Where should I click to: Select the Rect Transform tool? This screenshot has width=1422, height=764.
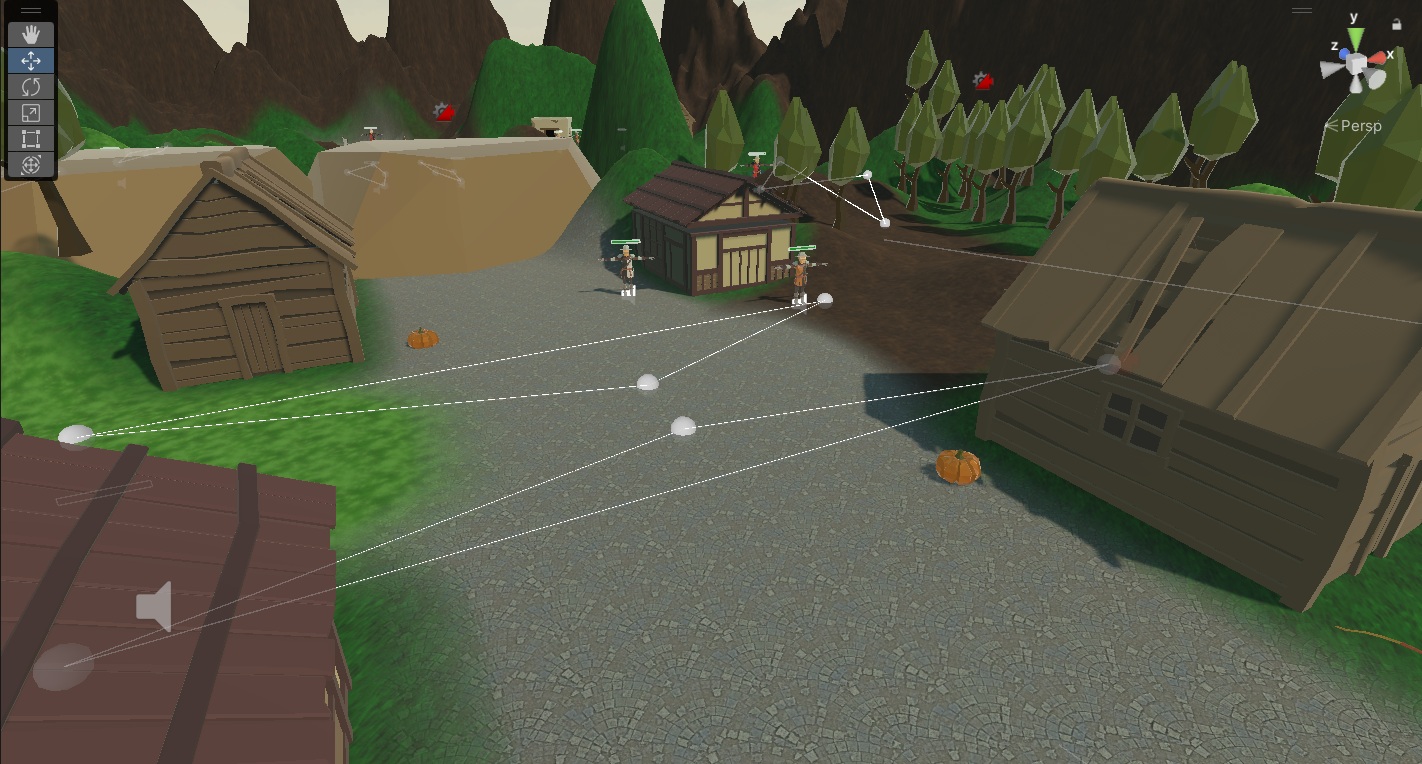31,140
